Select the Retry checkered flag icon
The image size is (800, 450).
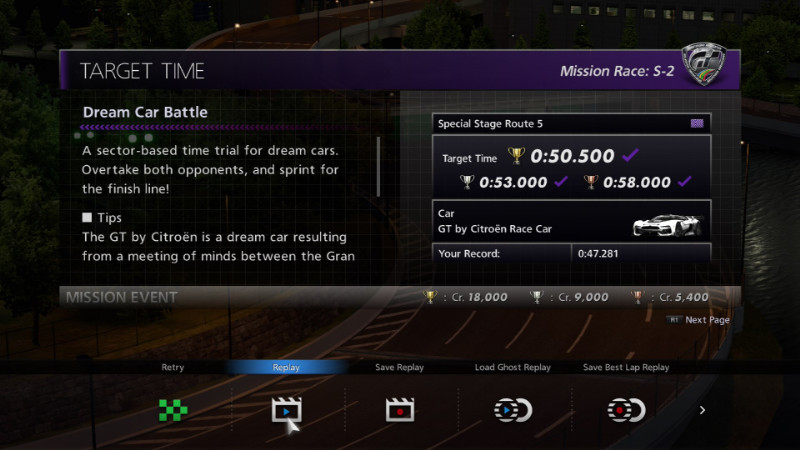(173, 409)
